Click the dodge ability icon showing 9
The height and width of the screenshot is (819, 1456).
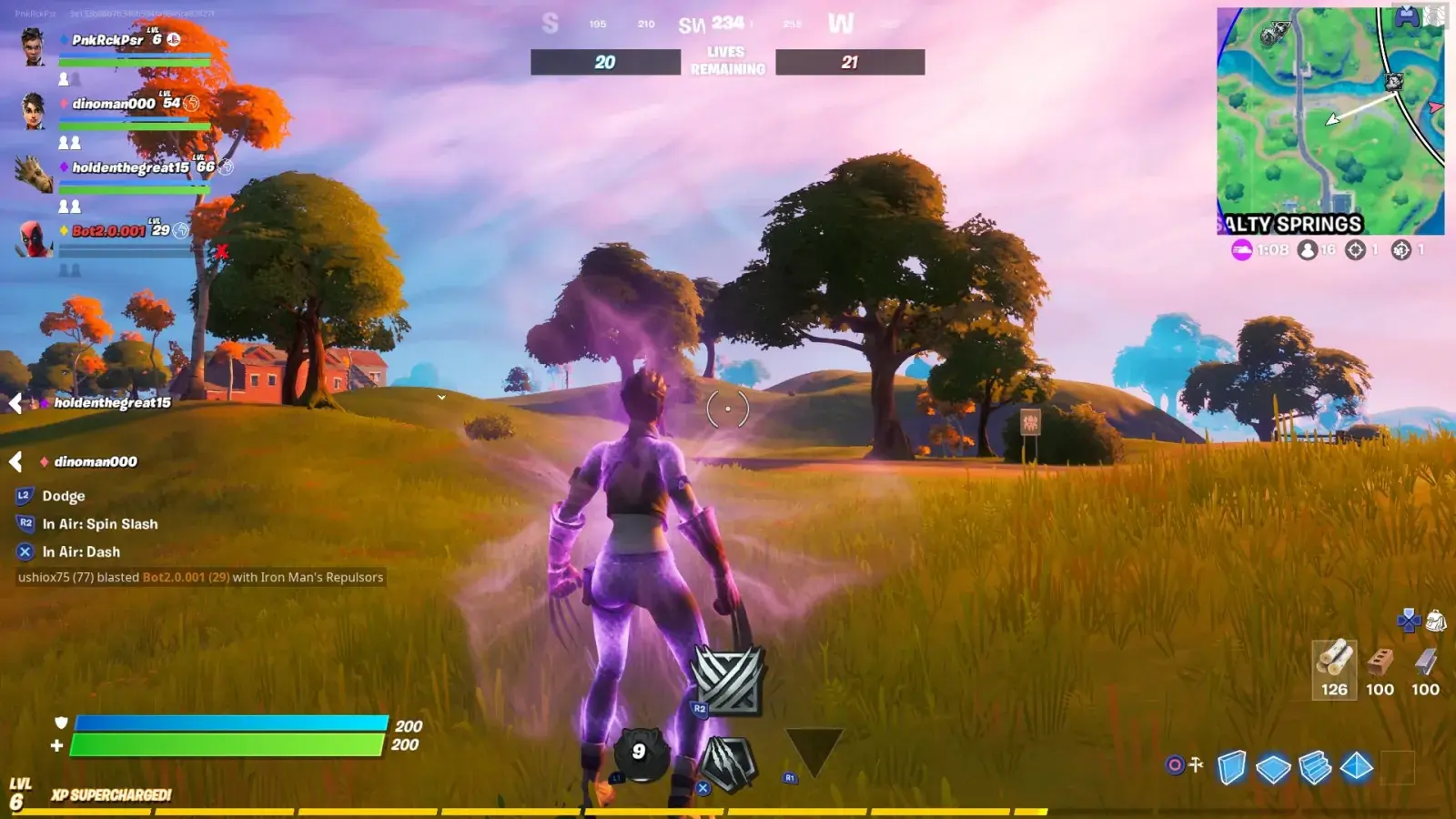(x=639, y=752)
